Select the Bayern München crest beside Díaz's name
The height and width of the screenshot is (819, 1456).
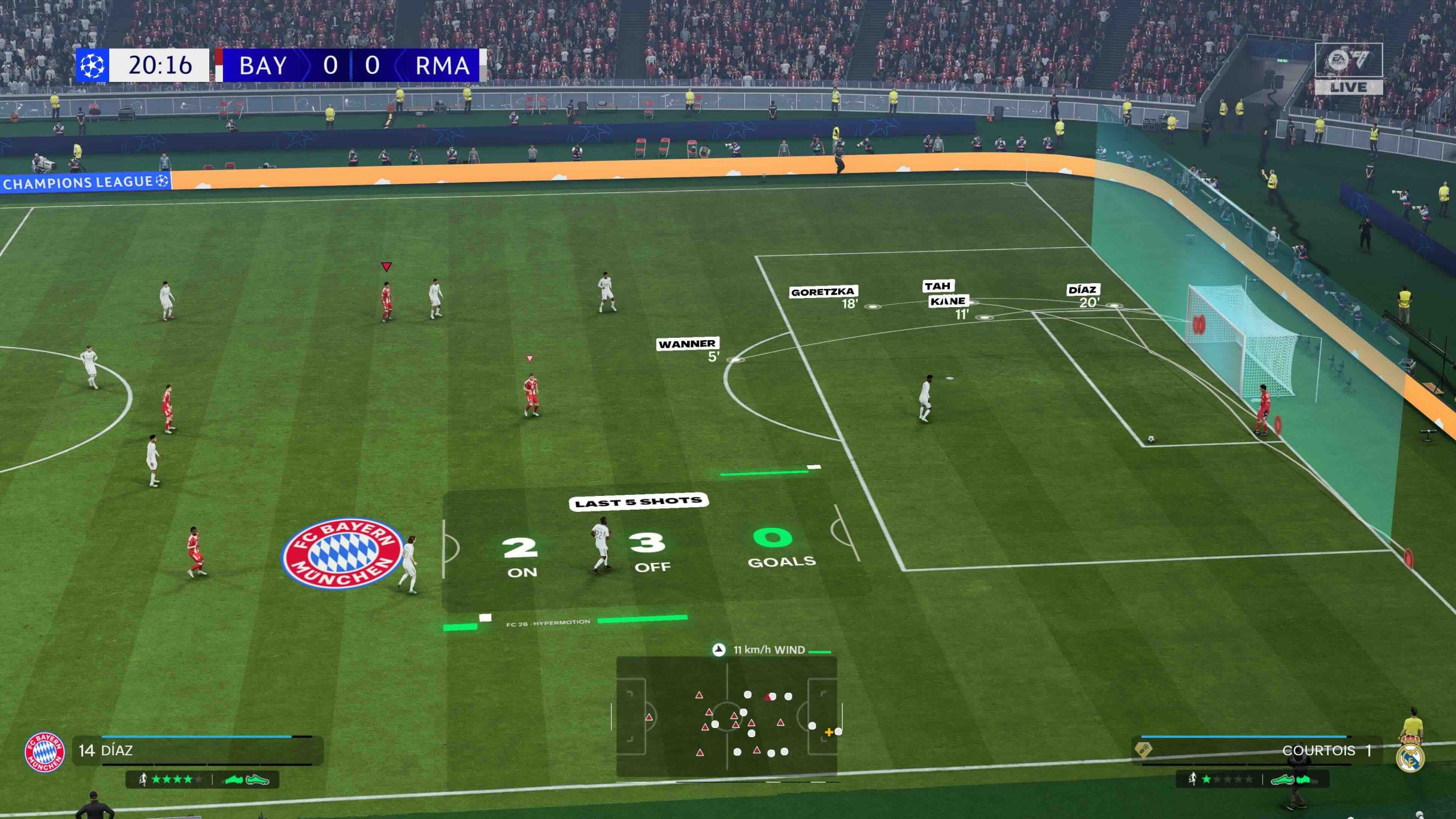point(44,752)
